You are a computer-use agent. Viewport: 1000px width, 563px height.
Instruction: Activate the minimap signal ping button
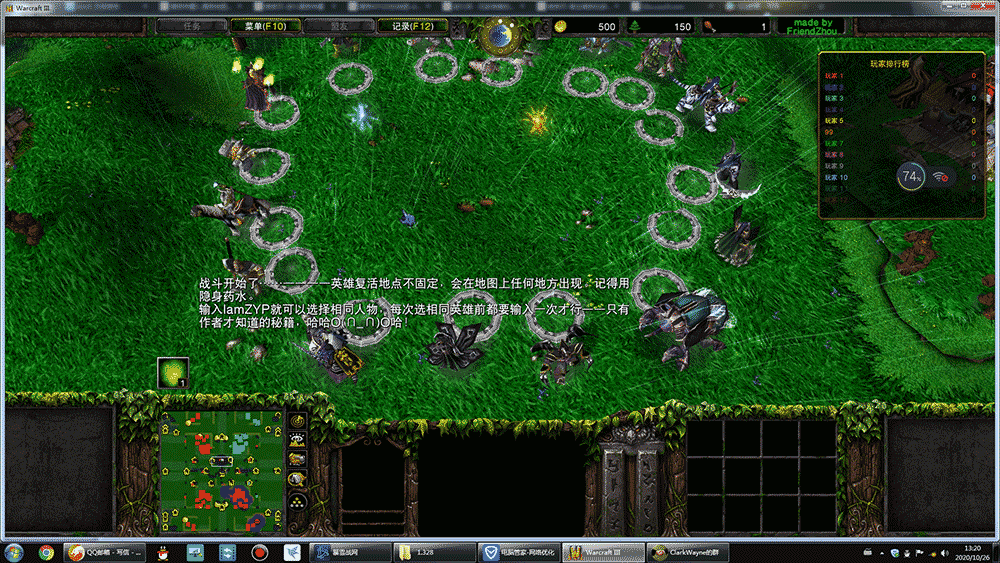pos(297,421)
